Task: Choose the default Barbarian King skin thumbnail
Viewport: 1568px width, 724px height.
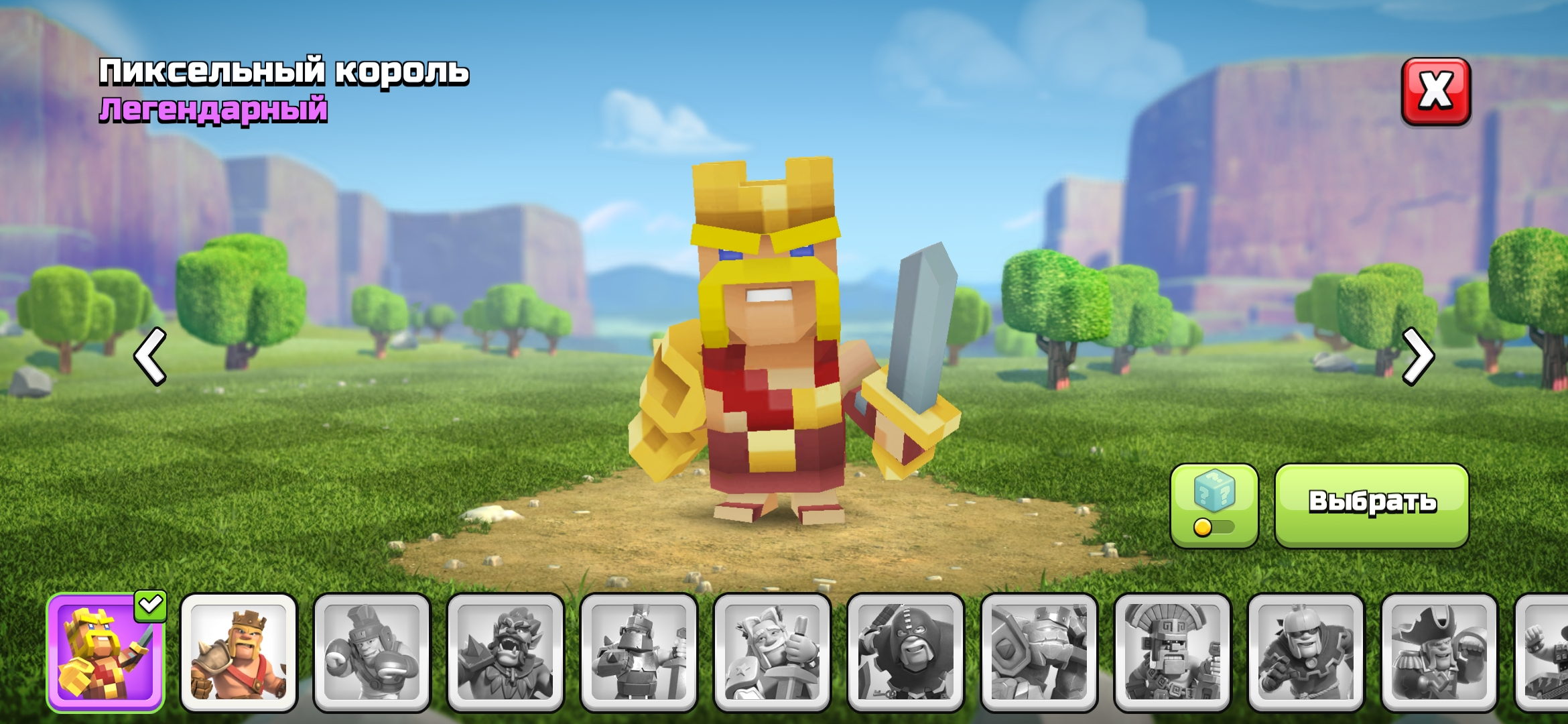Action: (239, 652)
